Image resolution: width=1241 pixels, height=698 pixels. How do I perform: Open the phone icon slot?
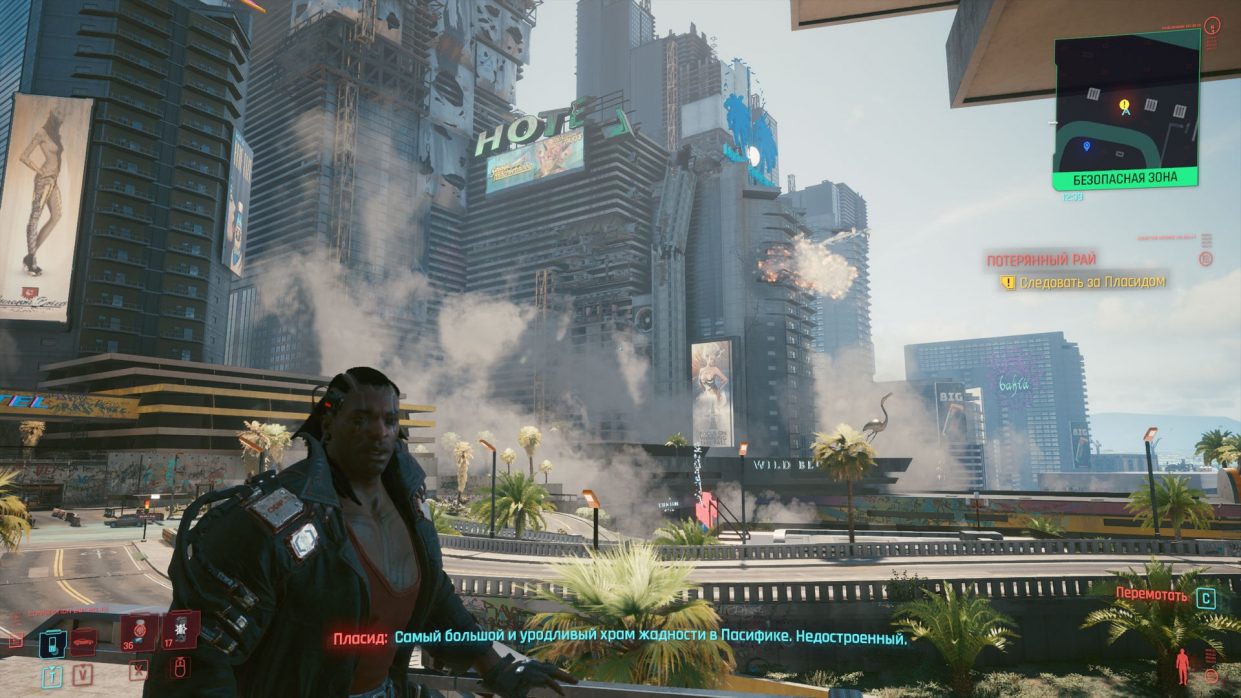coord(52,643)
